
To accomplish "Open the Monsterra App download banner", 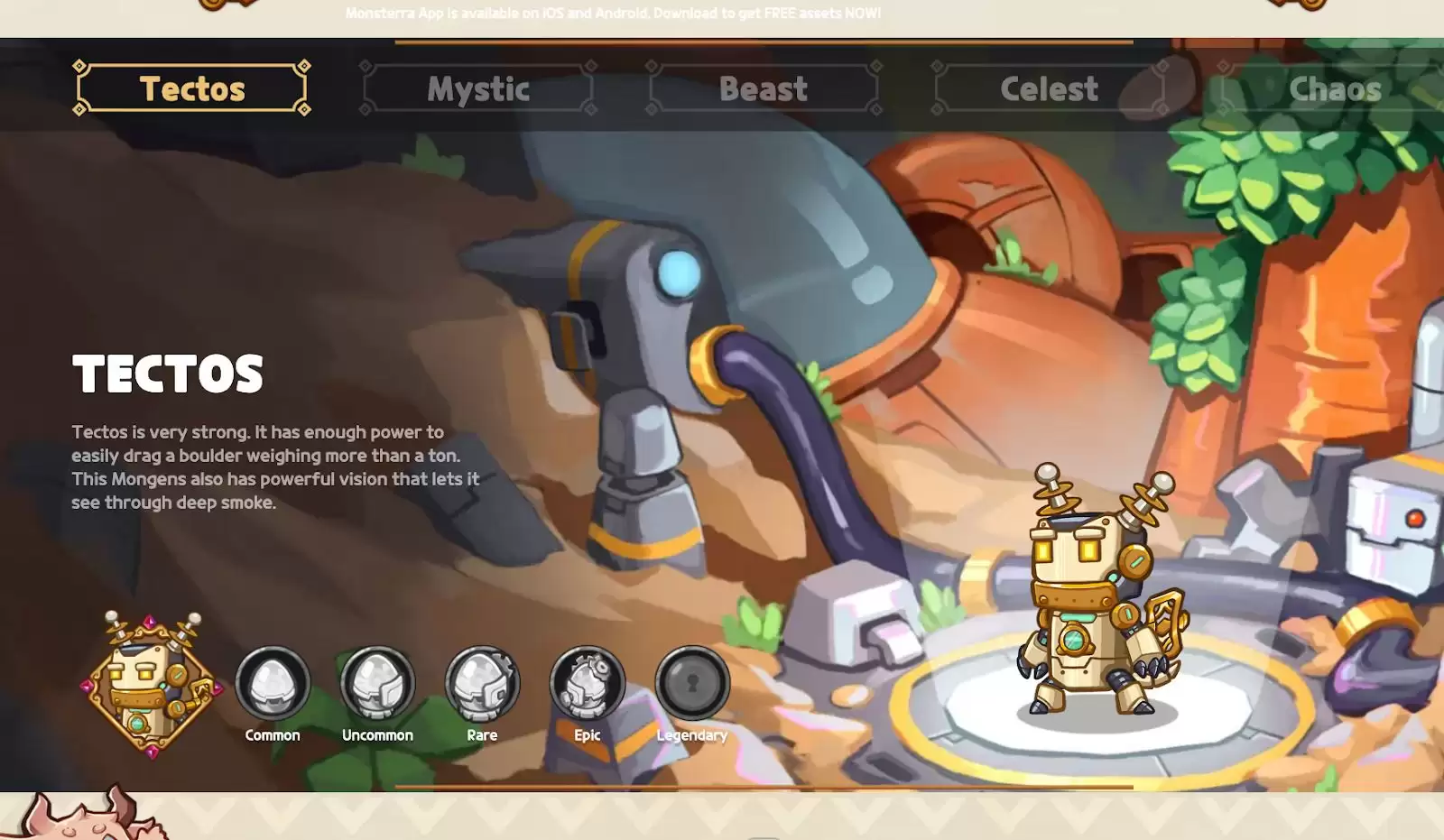I will (x=613, y=14).
